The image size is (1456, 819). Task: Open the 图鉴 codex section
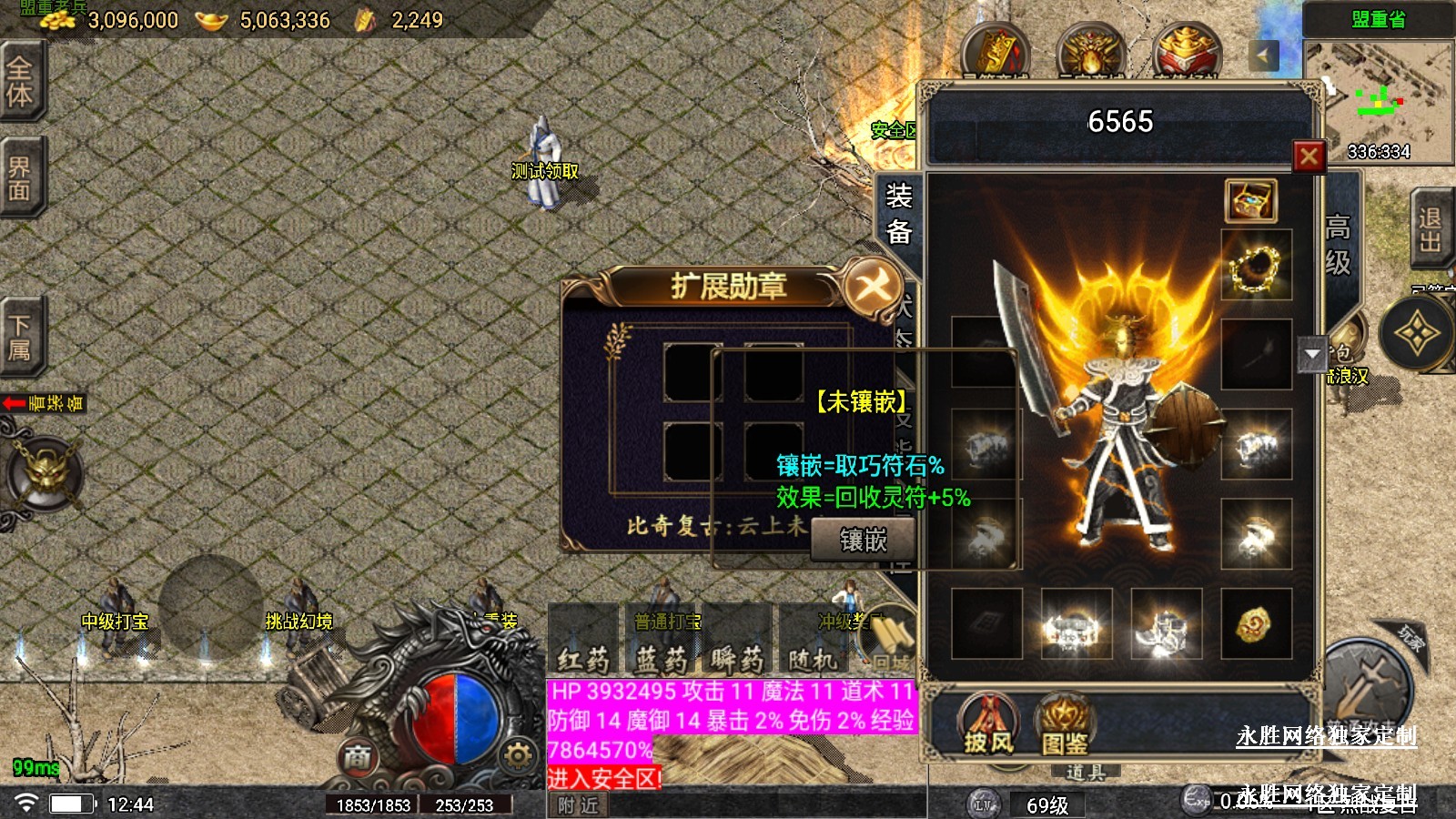(x=1064, y=726)
